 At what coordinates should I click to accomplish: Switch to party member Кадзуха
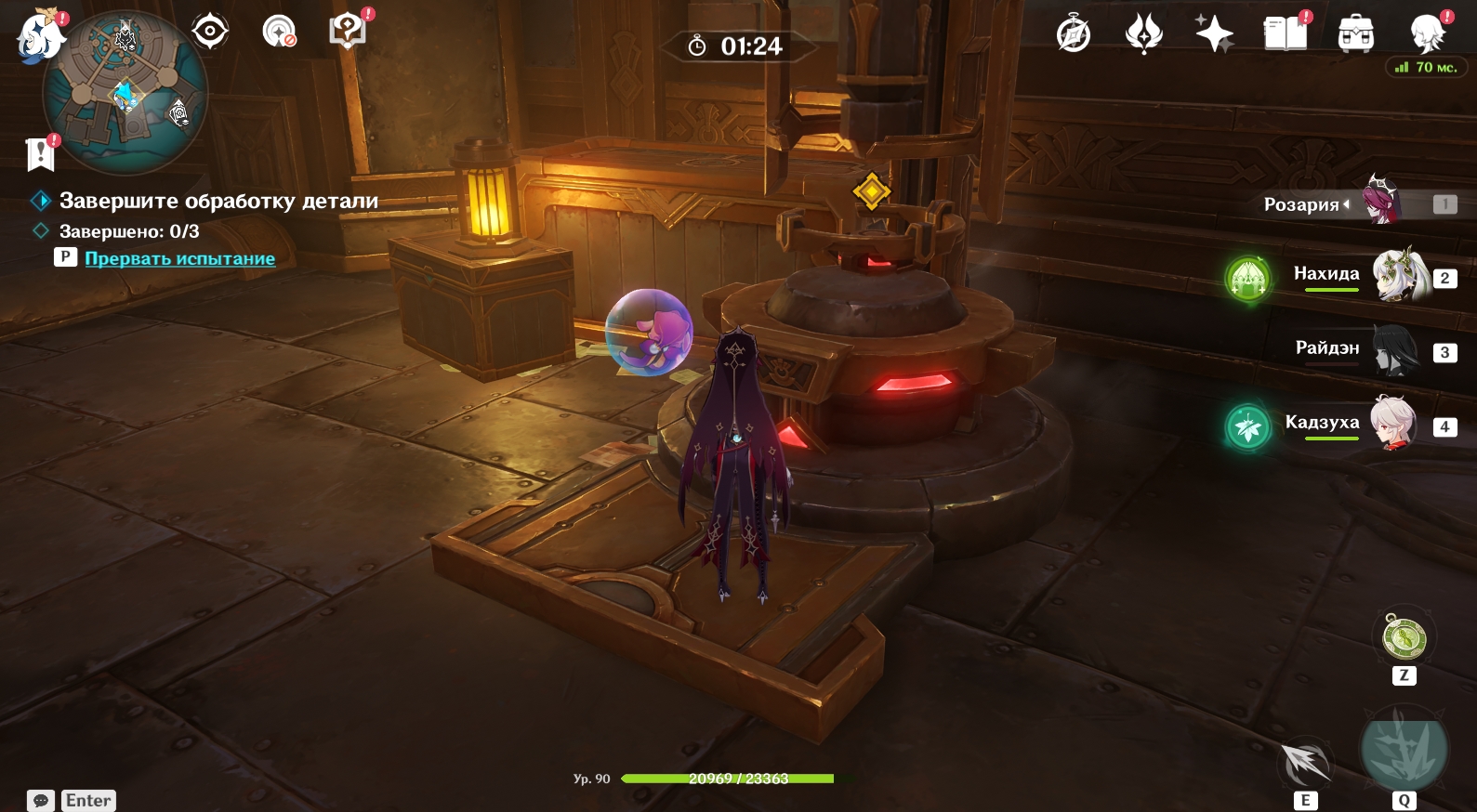coord(1394,424)
